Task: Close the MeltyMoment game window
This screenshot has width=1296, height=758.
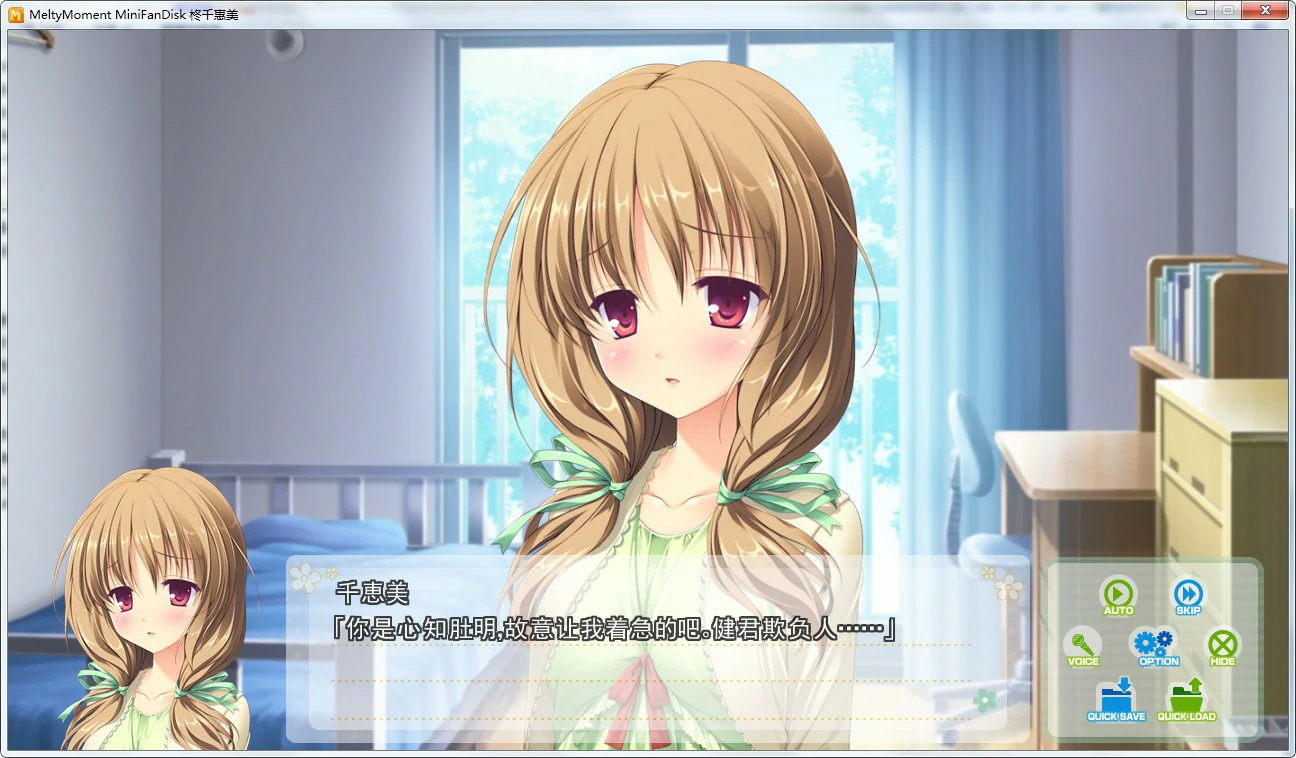Action: (x=1264, y=10)
